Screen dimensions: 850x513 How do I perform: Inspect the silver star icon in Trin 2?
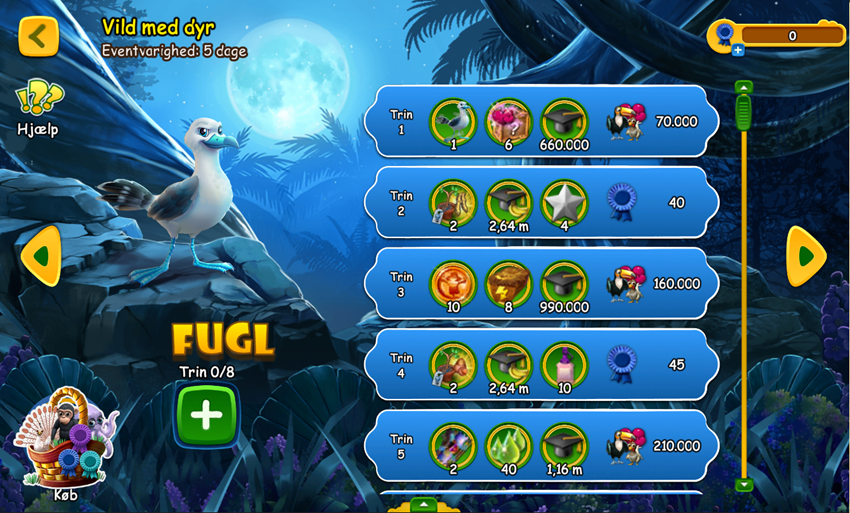562,200
